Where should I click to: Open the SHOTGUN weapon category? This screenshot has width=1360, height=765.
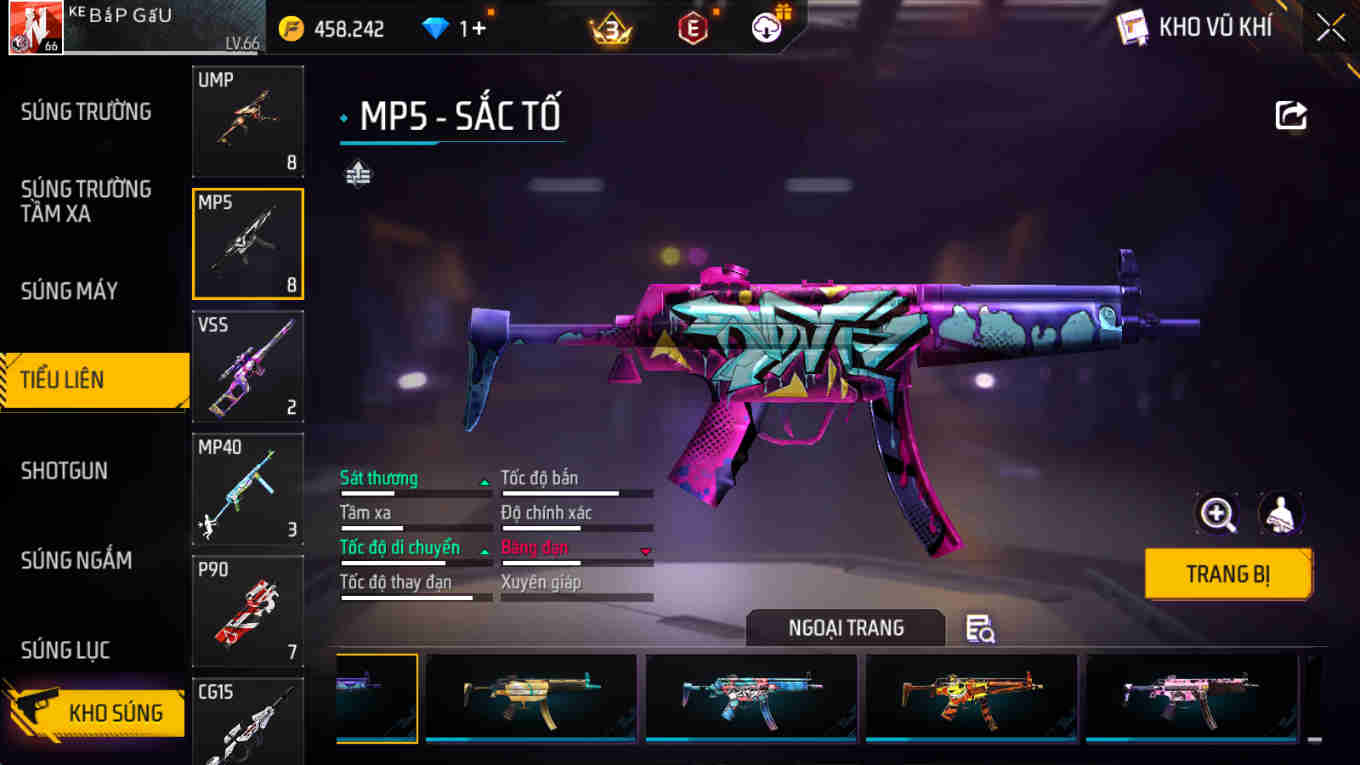[x=63, y=471]
